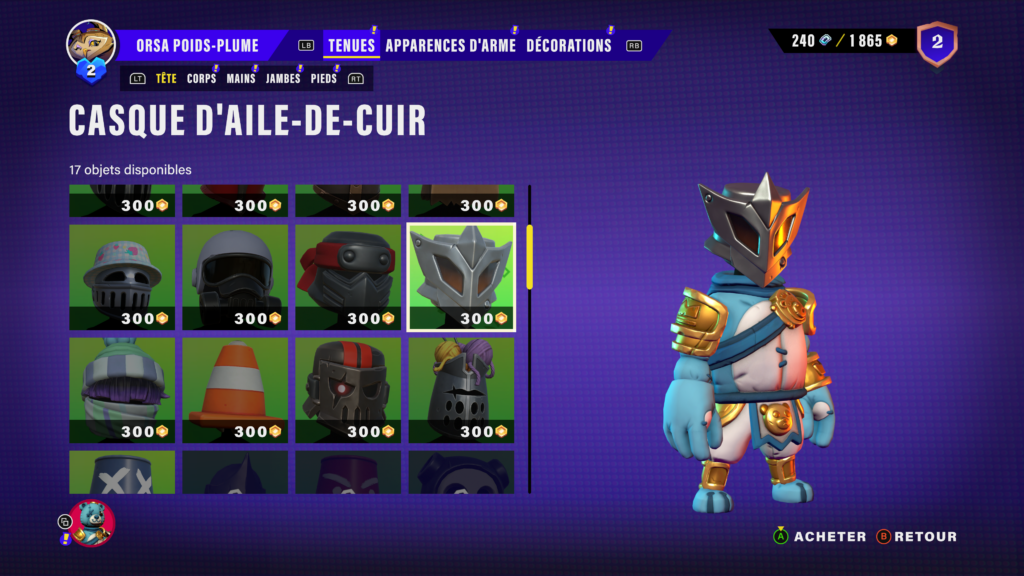Select the grey bucket with X marks

(x=122, y=472)
